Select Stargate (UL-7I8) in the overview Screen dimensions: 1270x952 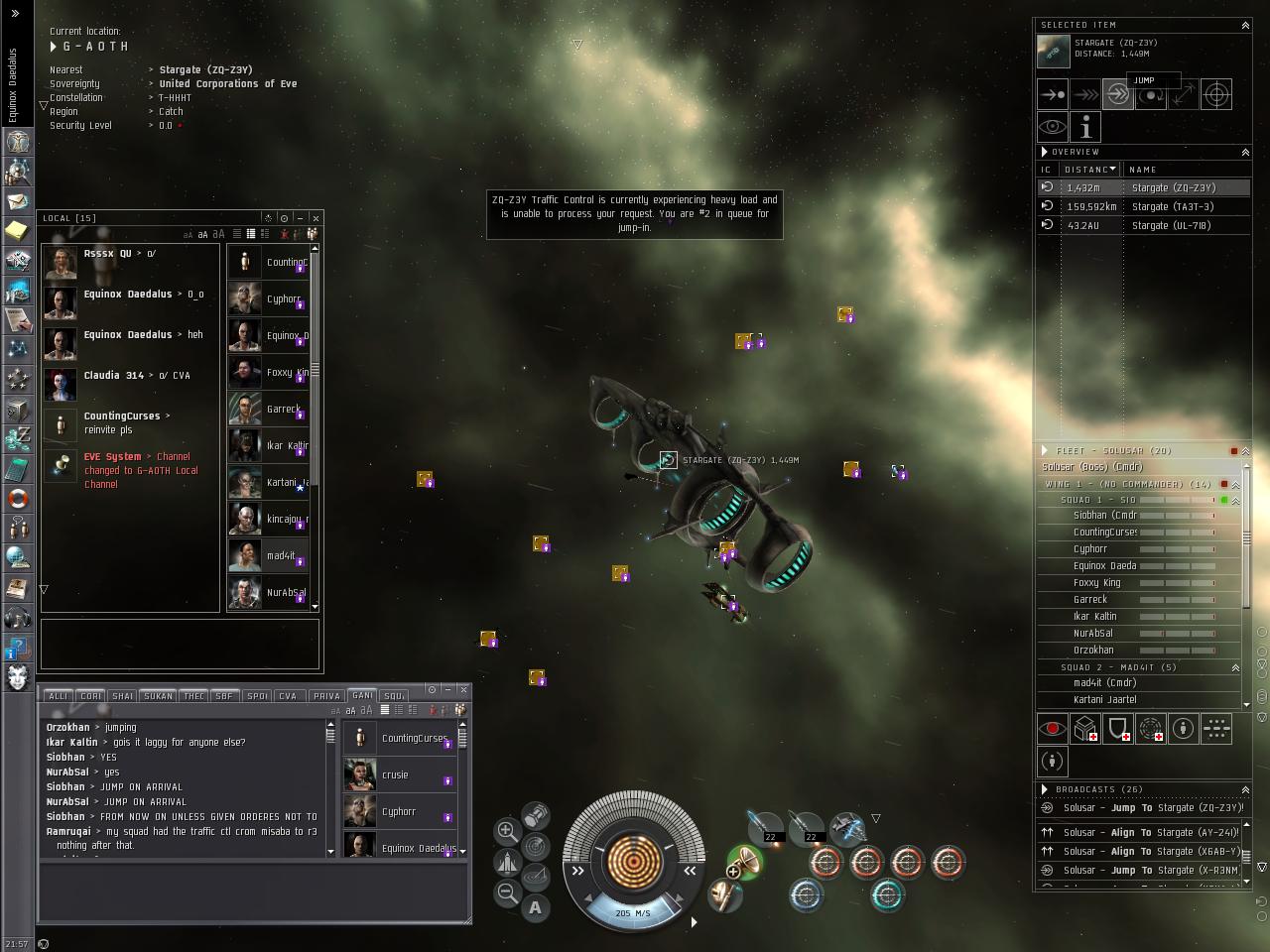[1171, 225]
